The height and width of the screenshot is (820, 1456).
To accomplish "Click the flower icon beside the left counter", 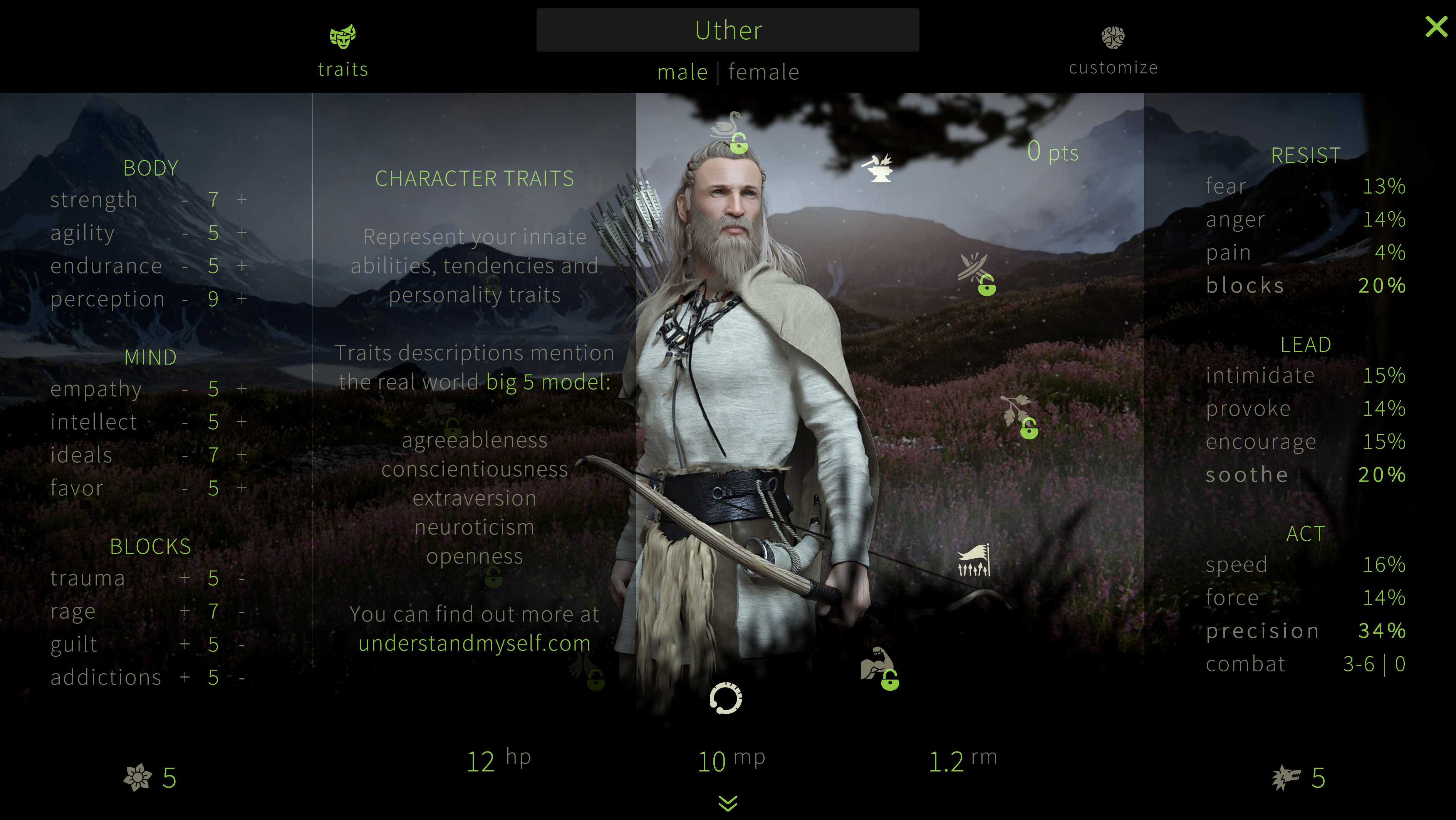I will [138, 778].
